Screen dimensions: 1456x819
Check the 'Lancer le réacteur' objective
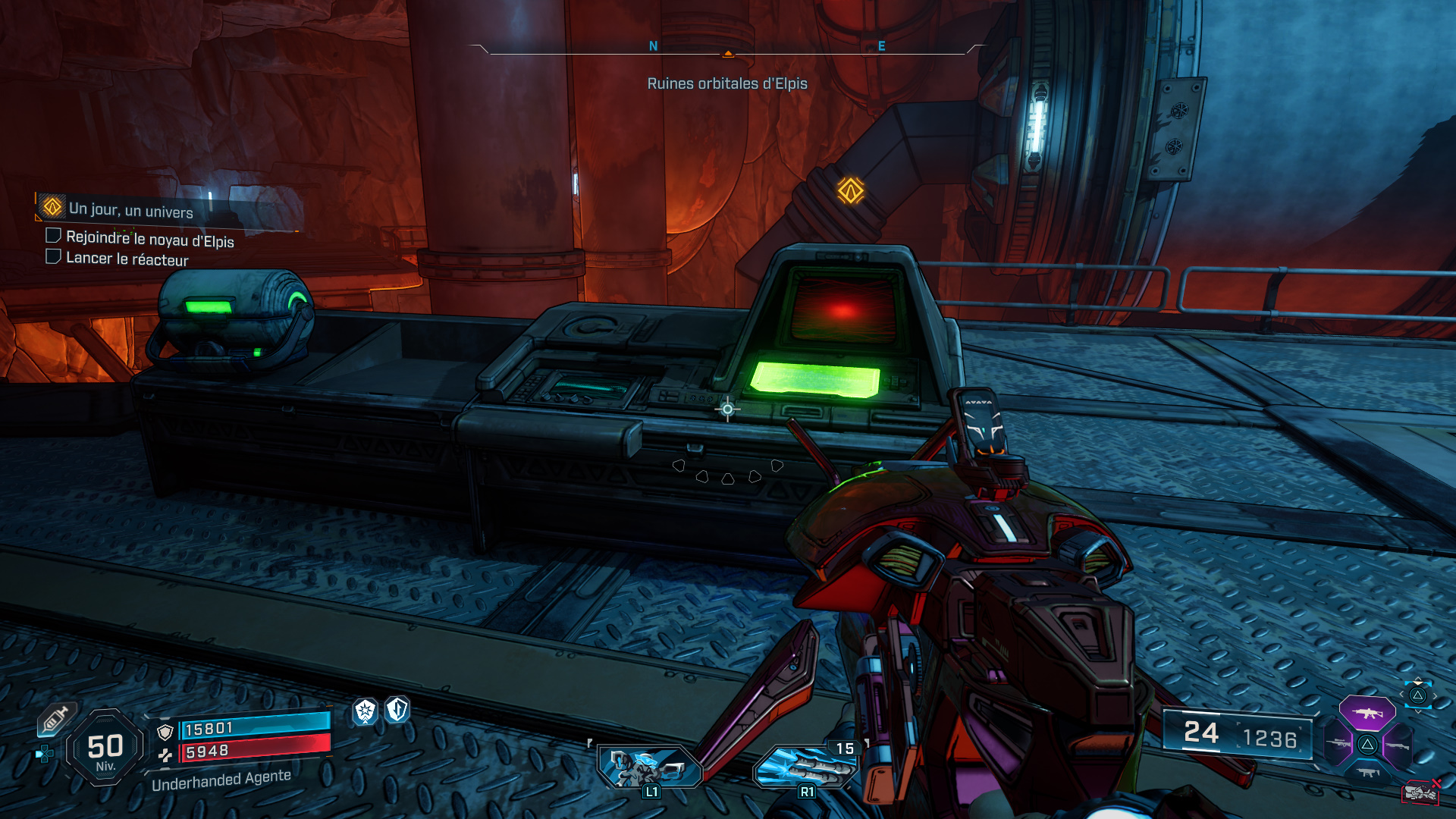[52, 258]
